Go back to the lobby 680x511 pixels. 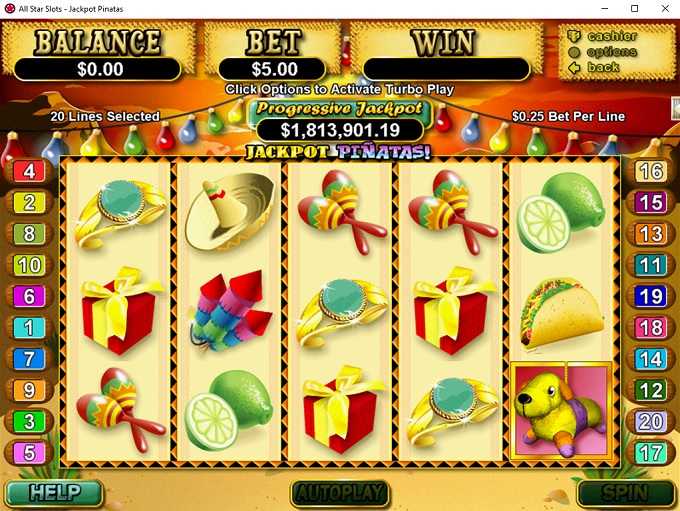coord(602,68)
